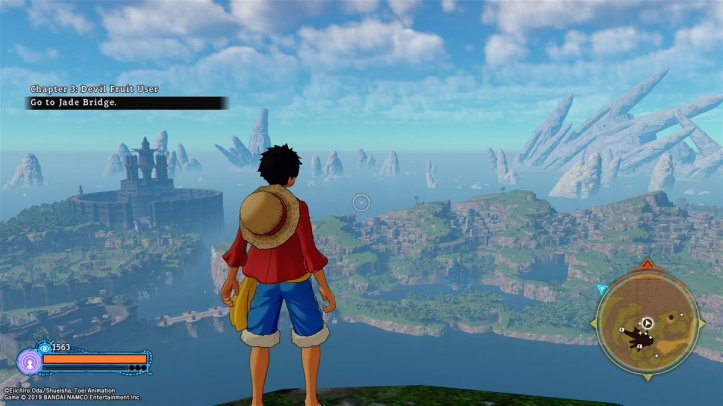Select the blue objective arrow on minimap edge
Image resolution: width=723 pixels, height=406 pixels.
pyautogui.click(x=602, y=290)
